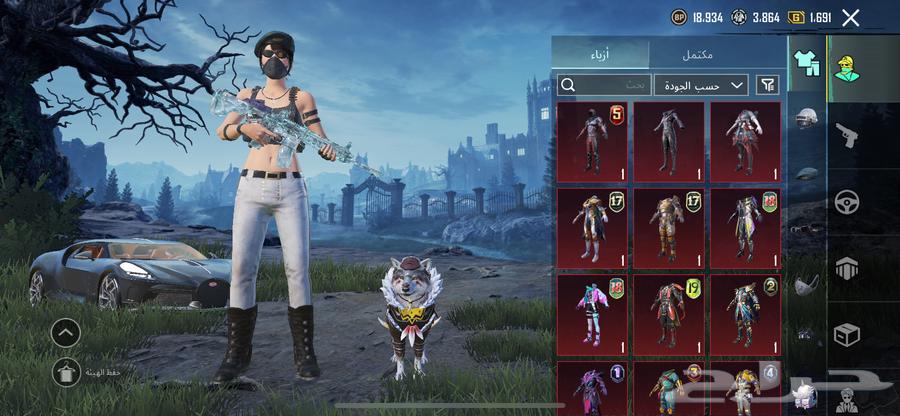This screenshot has width=900, height=416.
Task: Switch to the أزياء outfits tab
Action: click(x=600, y=54)
